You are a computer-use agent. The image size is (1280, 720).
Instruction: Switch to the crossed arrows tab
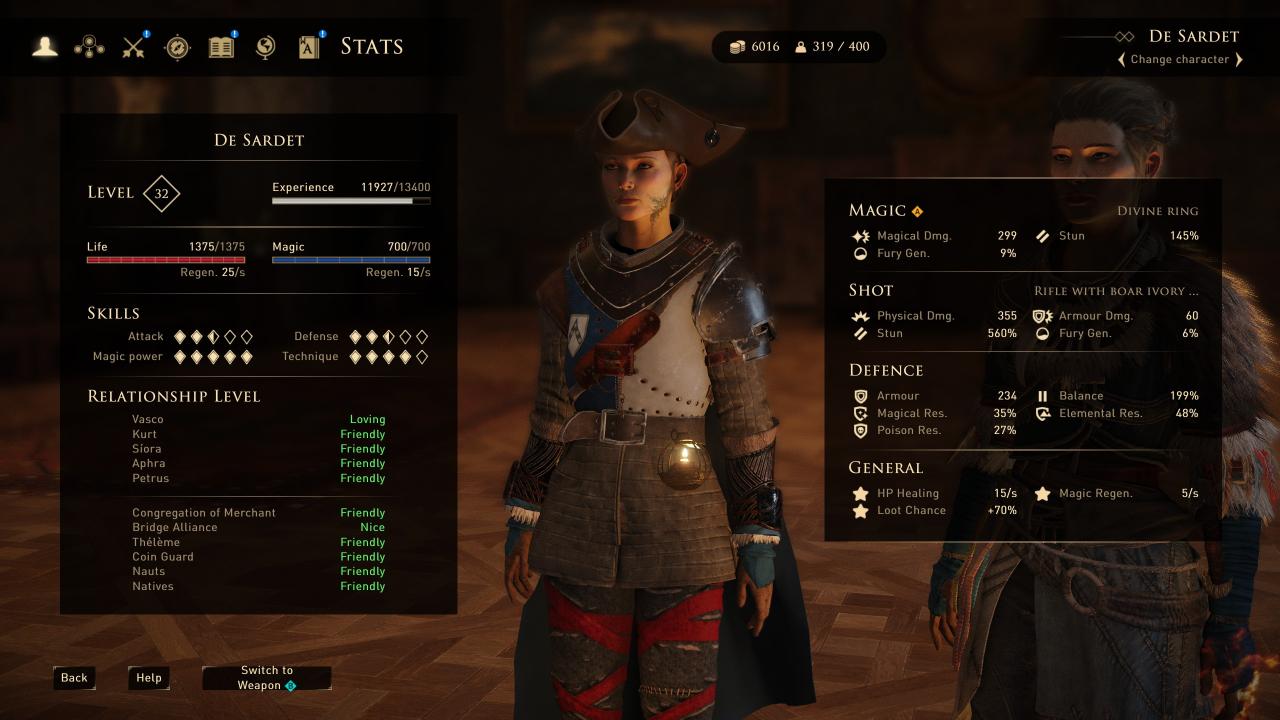[134, 46]
